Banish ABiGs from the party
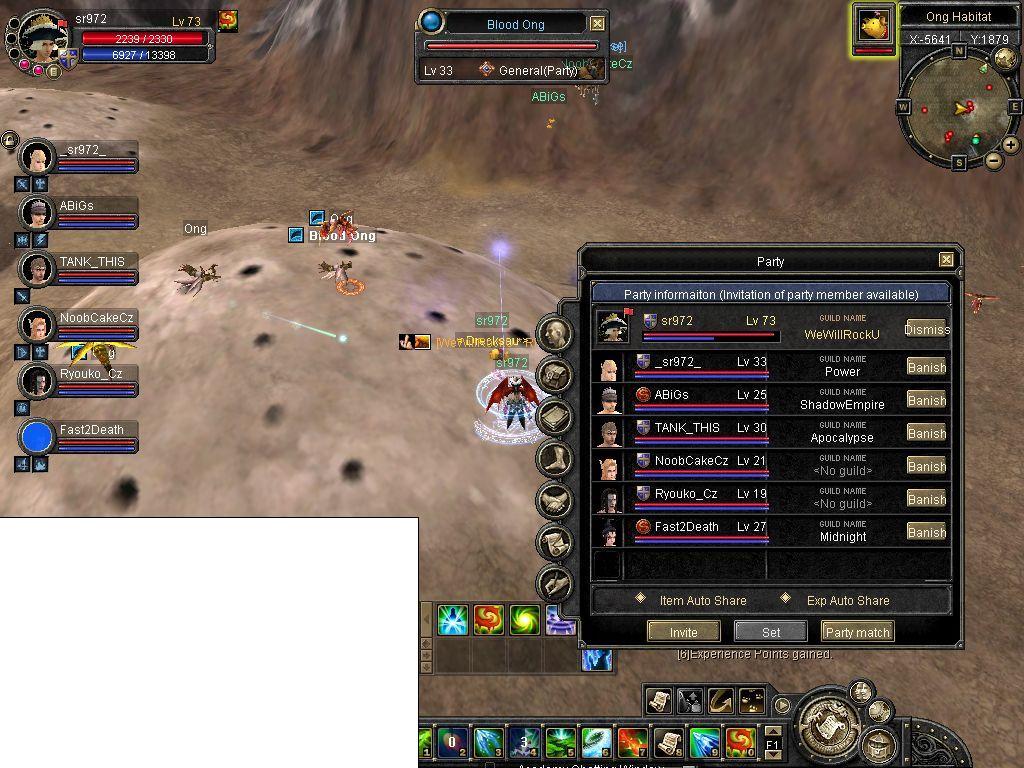1024x768 pixels. [x=926, y=400]
